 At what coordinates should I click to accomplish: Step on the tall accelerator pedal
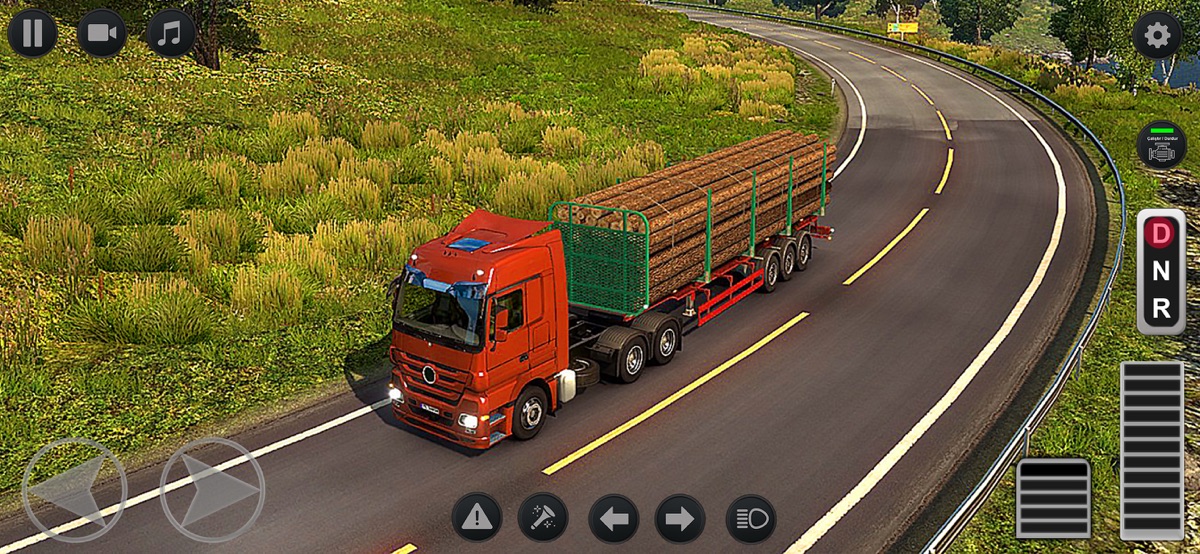(1151, 449)
